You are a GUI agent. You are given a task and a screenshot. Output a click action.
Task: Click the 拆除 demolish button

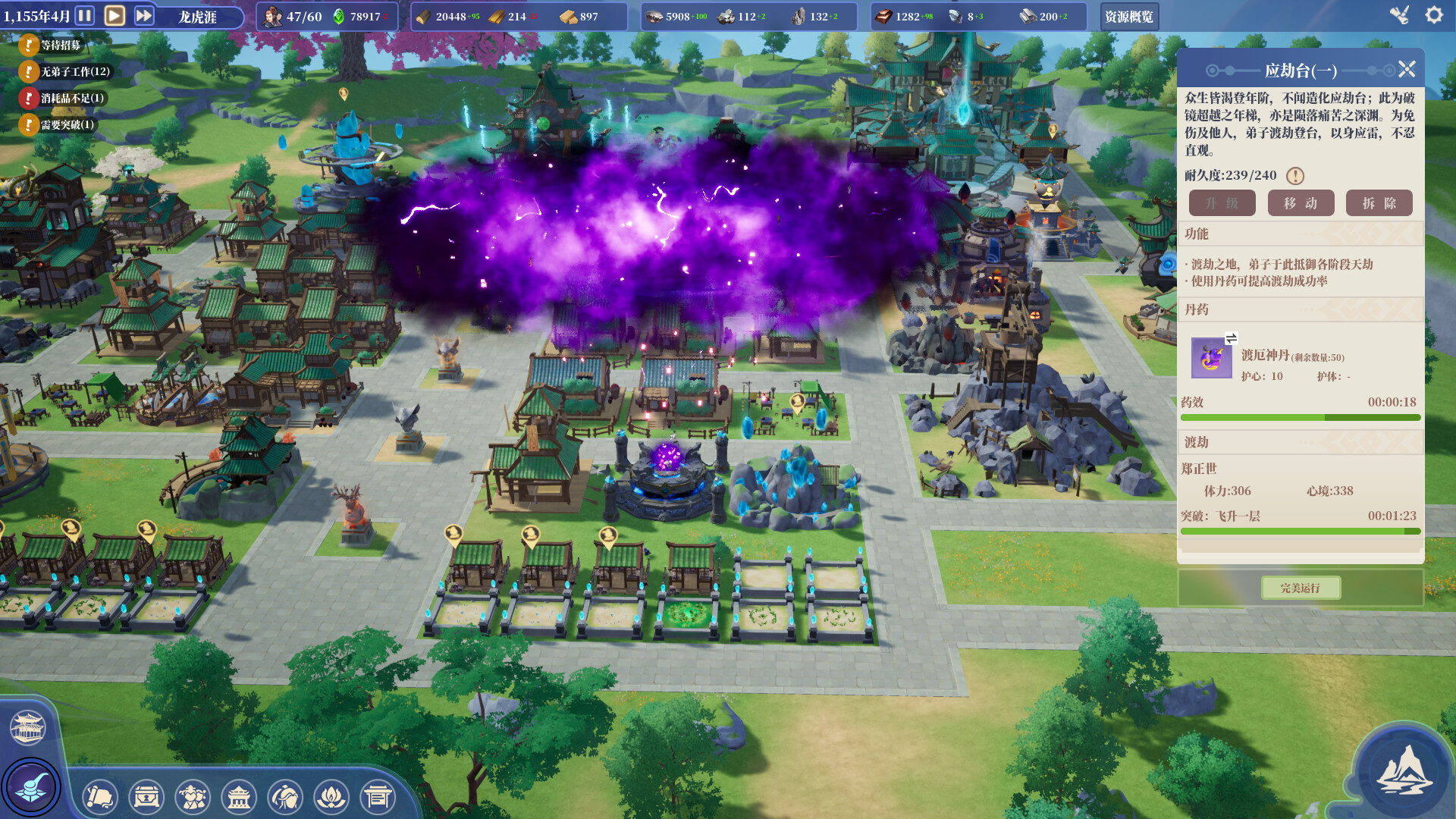[x=1379, y=203]
